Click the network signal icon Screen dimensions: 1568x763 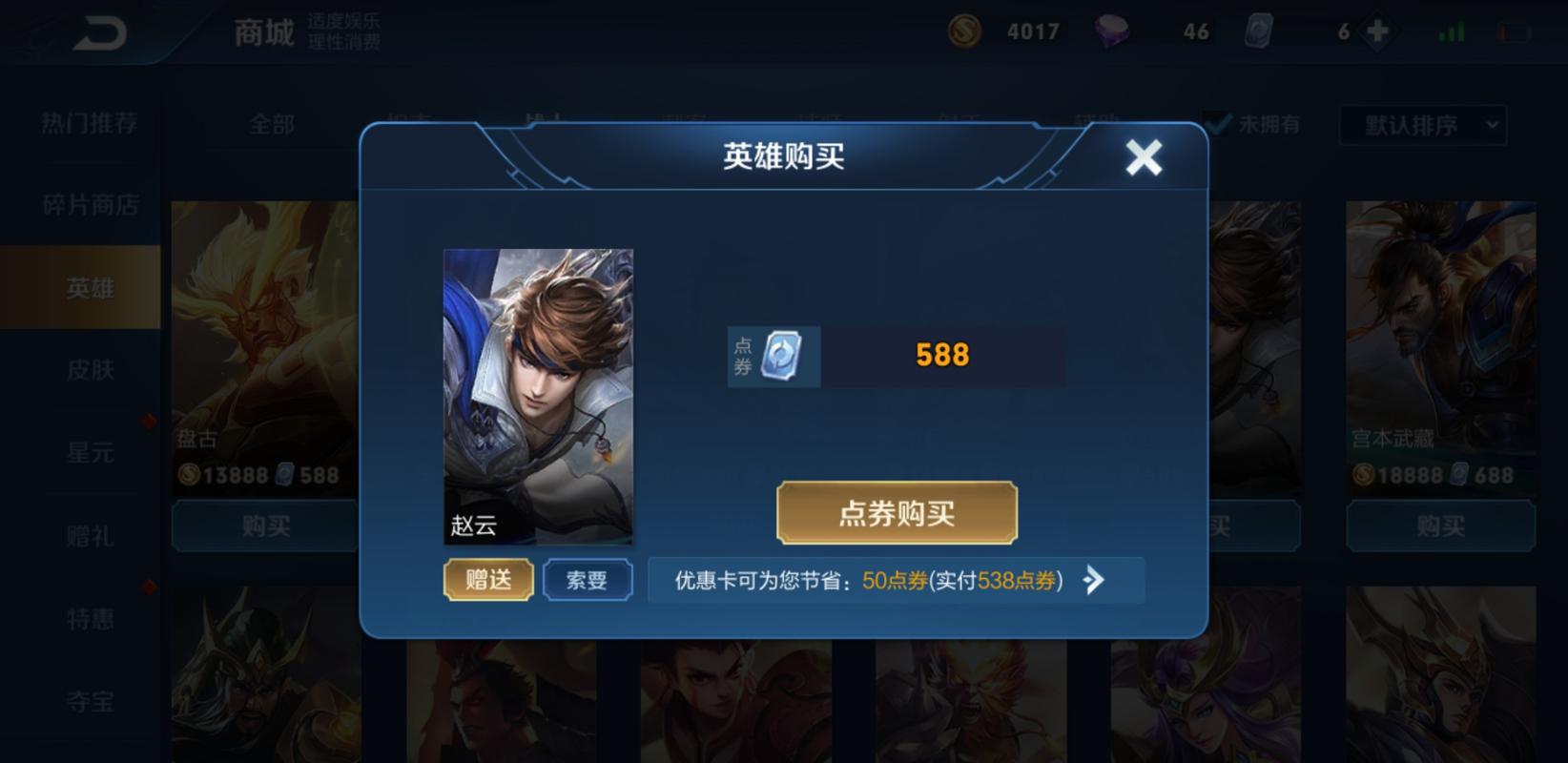click(1450, 31)
